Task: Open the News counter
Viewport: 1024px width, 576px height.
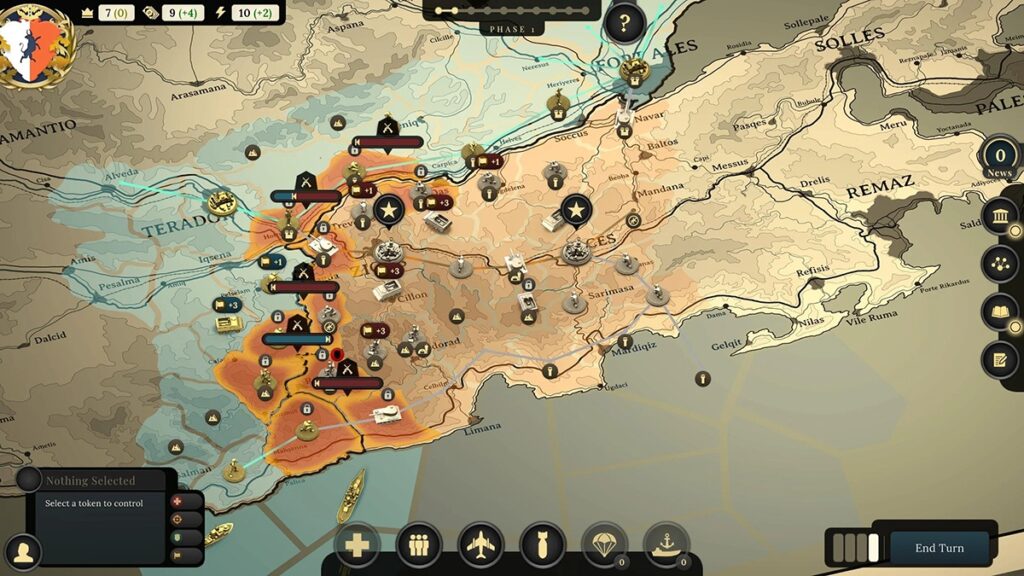Action: pyautogui.click(x=999, y=158)
